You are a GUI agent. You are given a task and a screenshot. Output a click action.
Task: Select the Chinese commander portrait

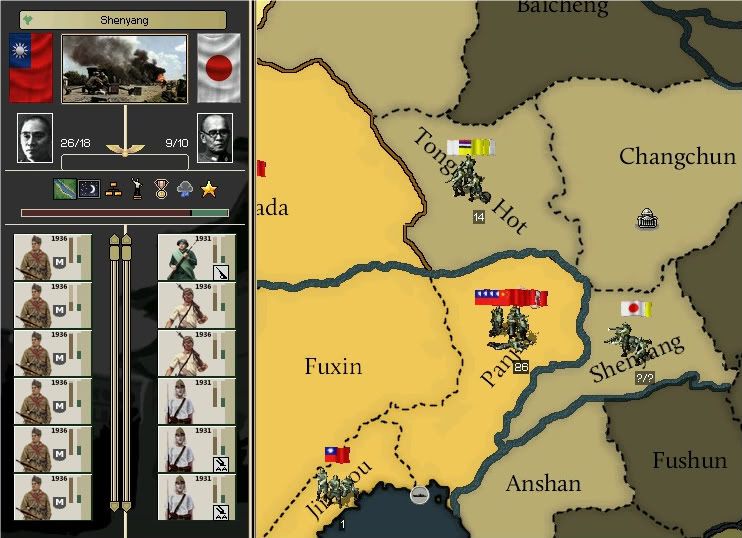pyautogui.click(x=35, y=139)
